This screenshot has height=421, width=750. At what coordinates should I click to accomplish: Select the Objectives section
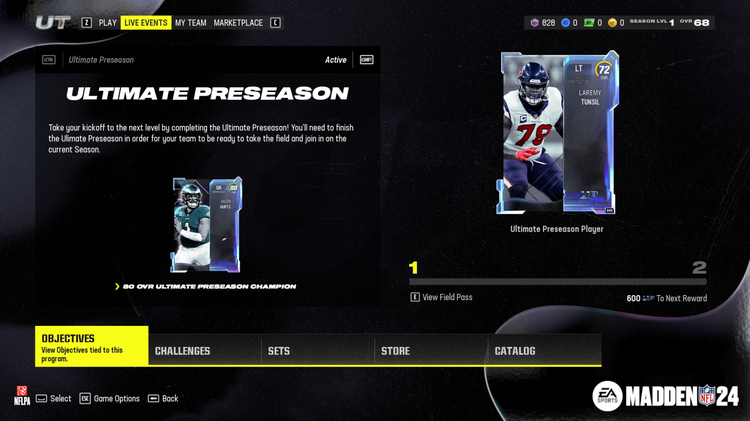(92, 345)
